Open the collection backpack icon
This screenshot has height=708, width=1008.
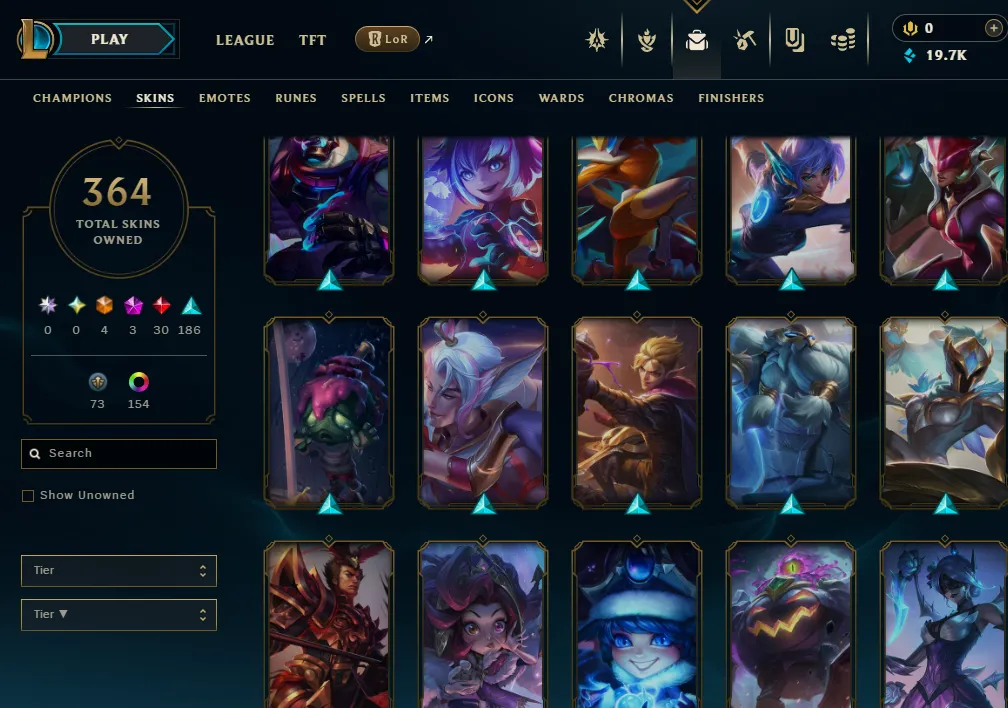[696, 41]
